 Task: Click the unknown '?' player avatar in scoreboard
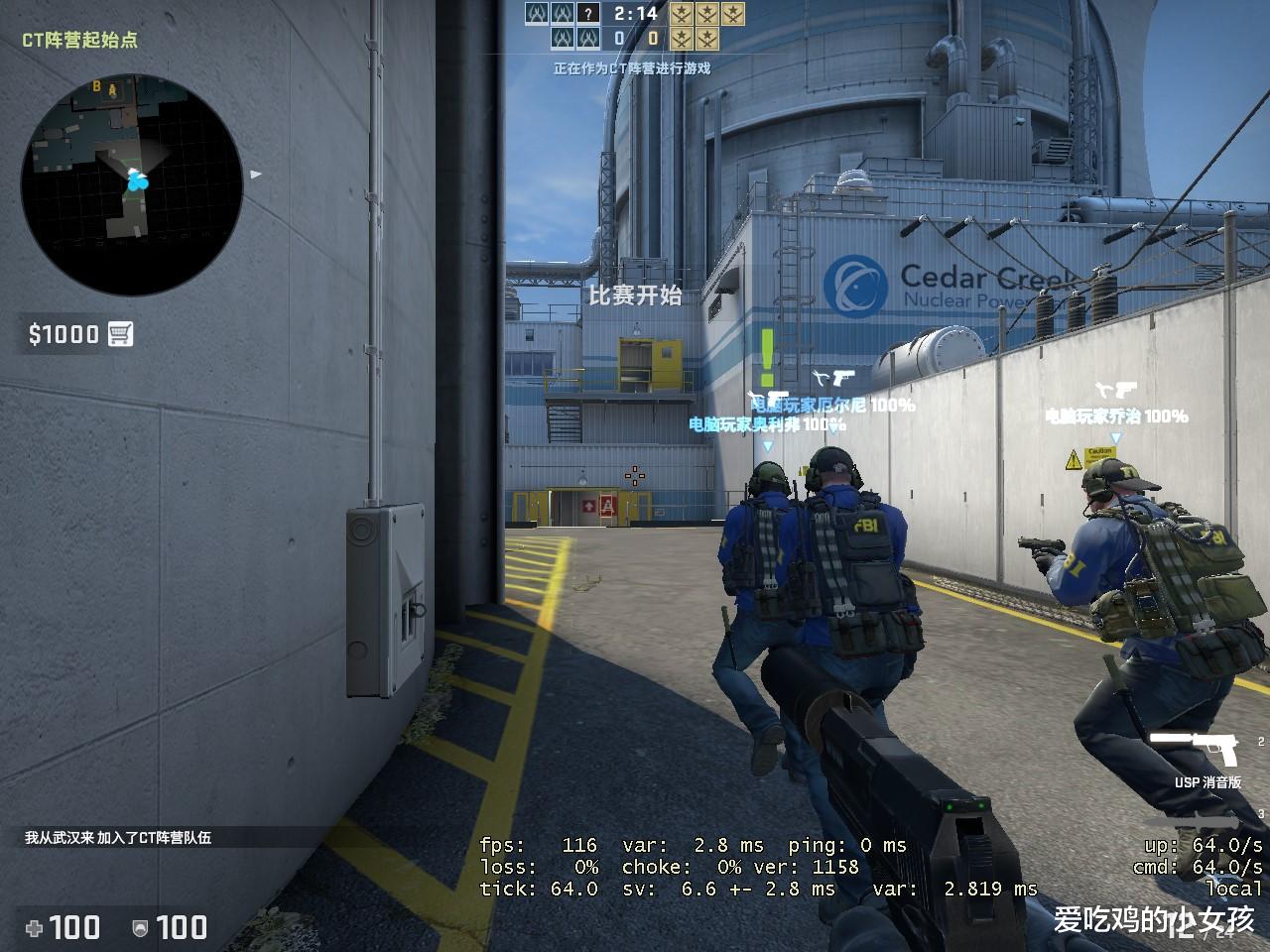[x=589, y=14]
